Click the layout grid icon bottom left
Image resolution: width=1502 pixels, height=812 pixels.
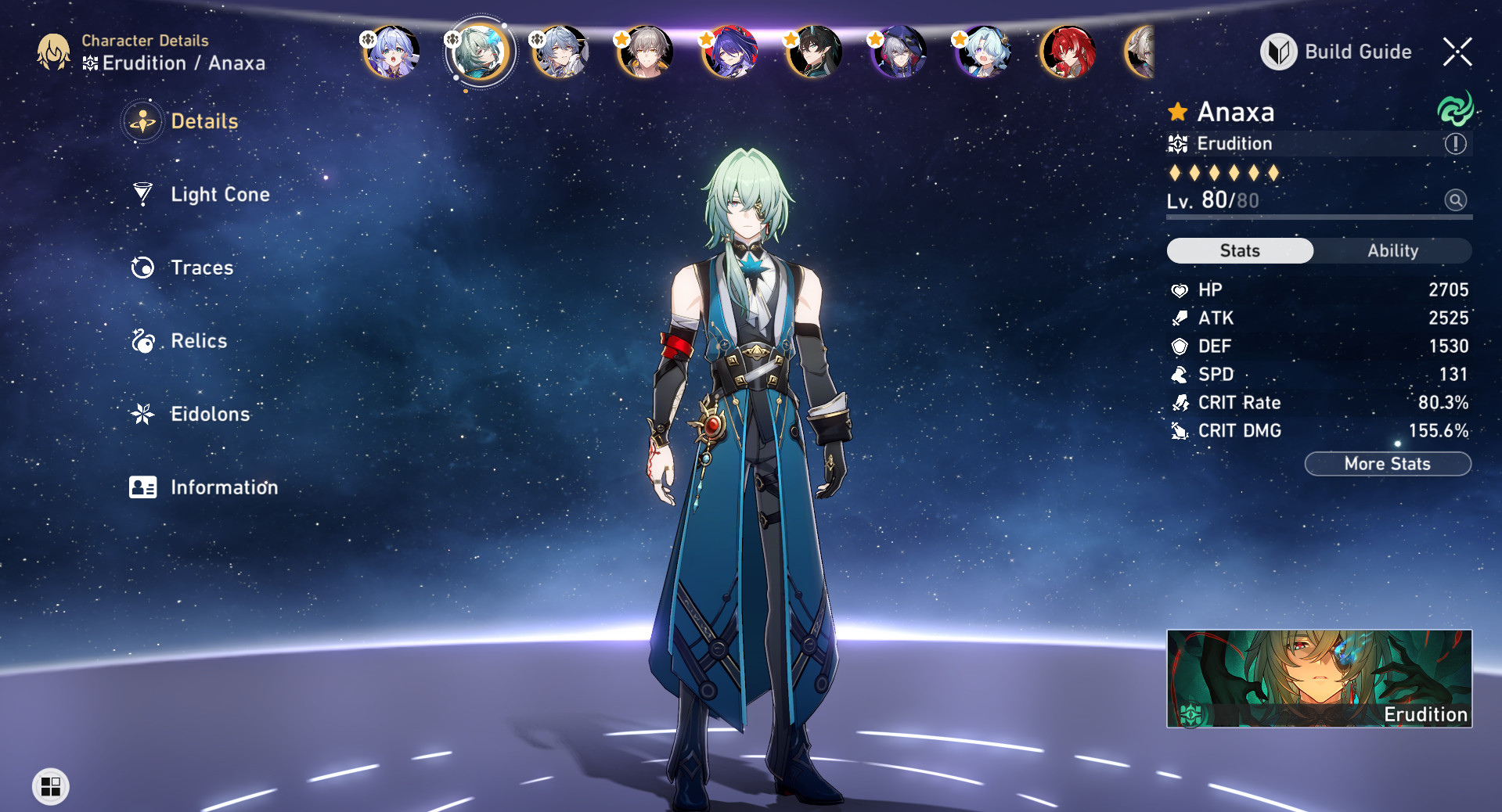[50, 787]
